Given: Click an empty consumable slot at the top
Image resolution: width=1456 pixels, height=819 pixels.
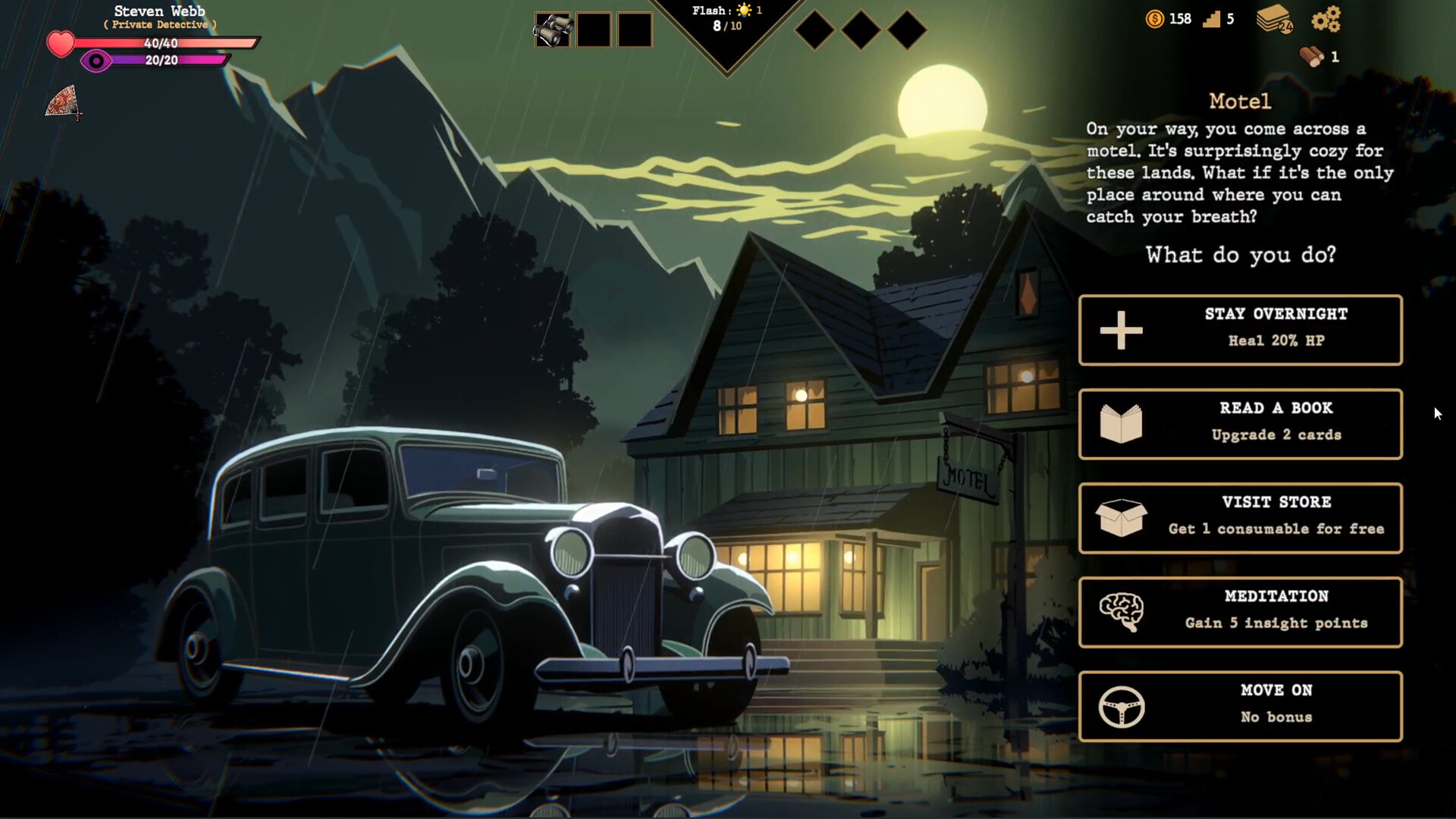Looking at the screenshot, I should (594, 29).
